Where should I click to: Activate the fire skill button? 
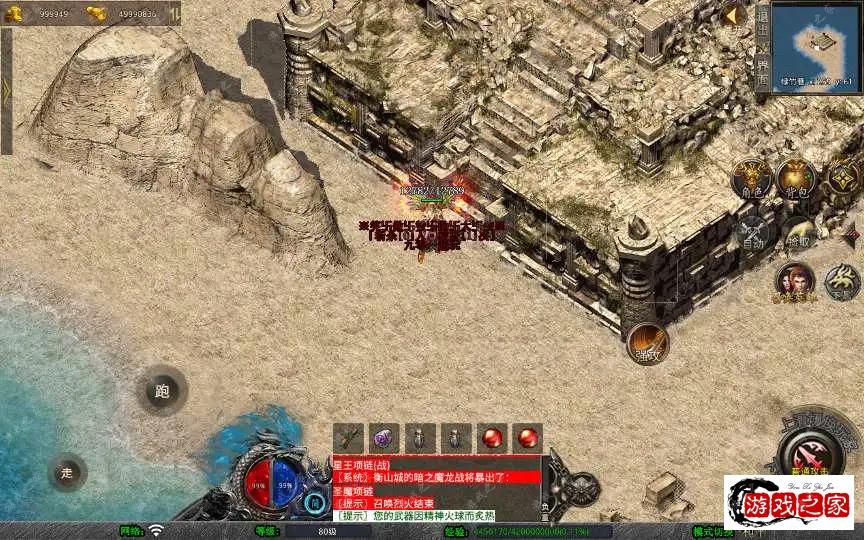tap(647, 343)
